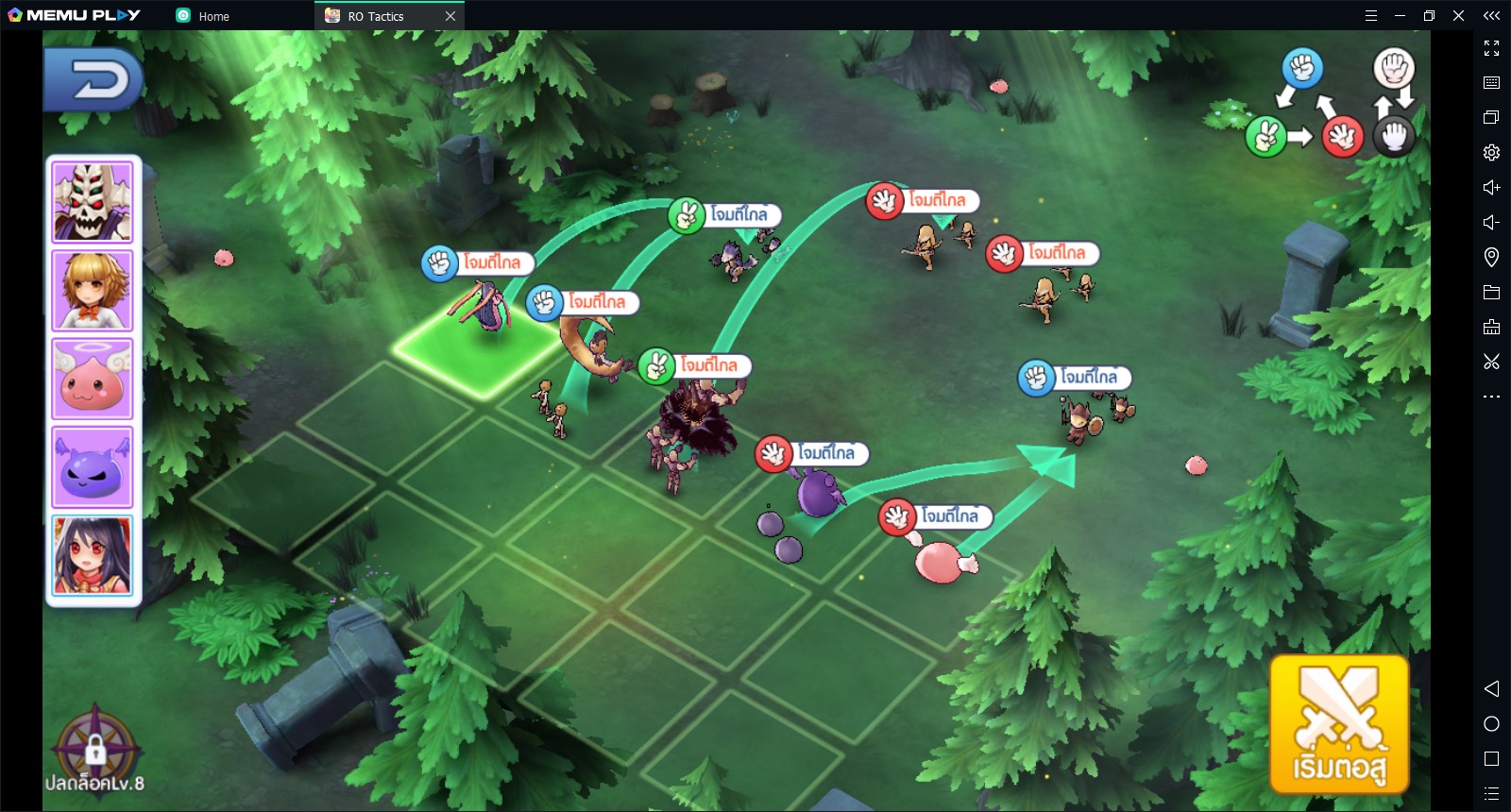This screenshot has height=812, width=1511.
Task: Click the red paper badge over the enemy archers
Action: [x=884, y=200]
